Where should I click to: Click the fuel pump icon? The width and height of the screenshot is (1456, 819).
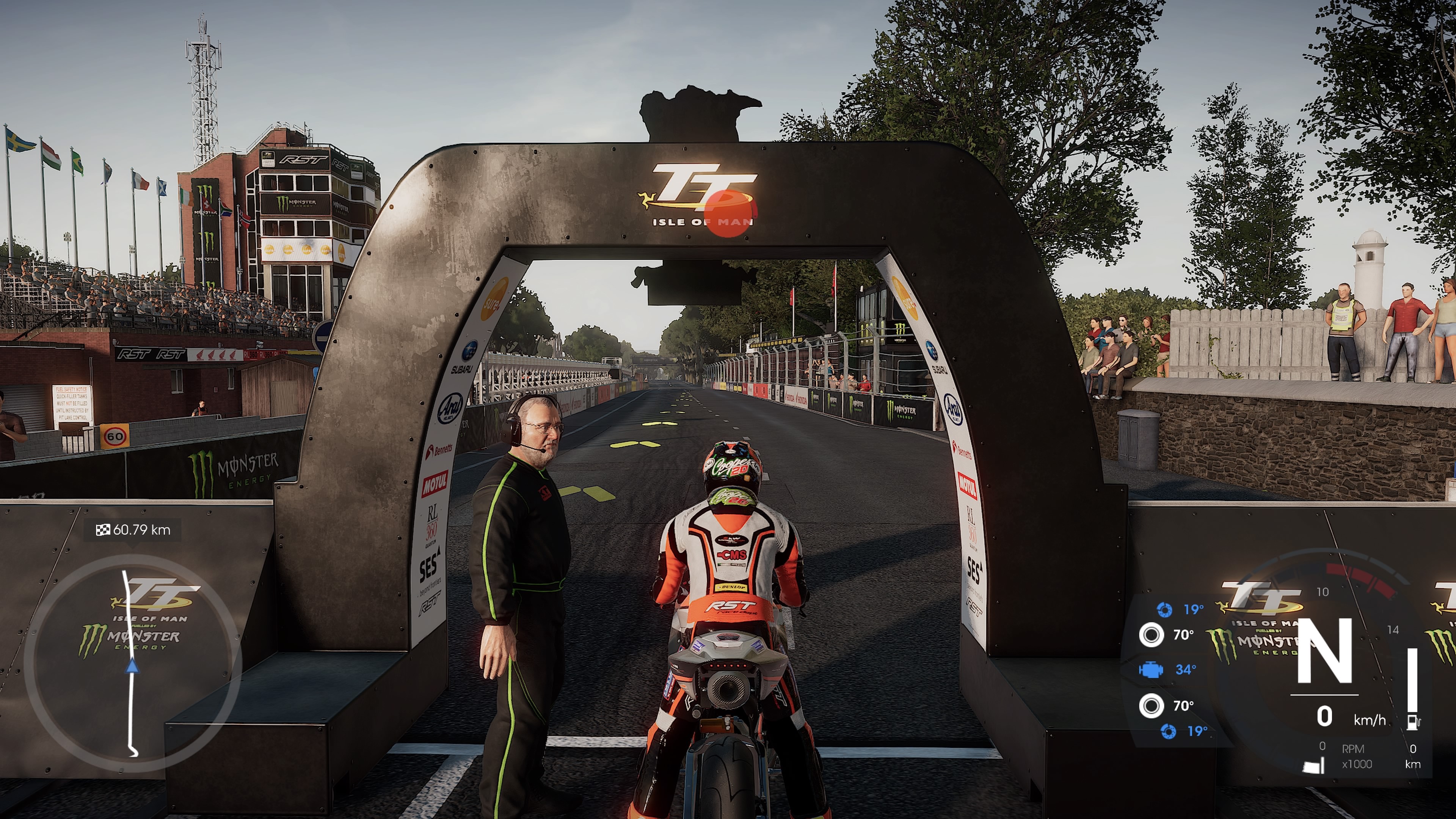1413,722
